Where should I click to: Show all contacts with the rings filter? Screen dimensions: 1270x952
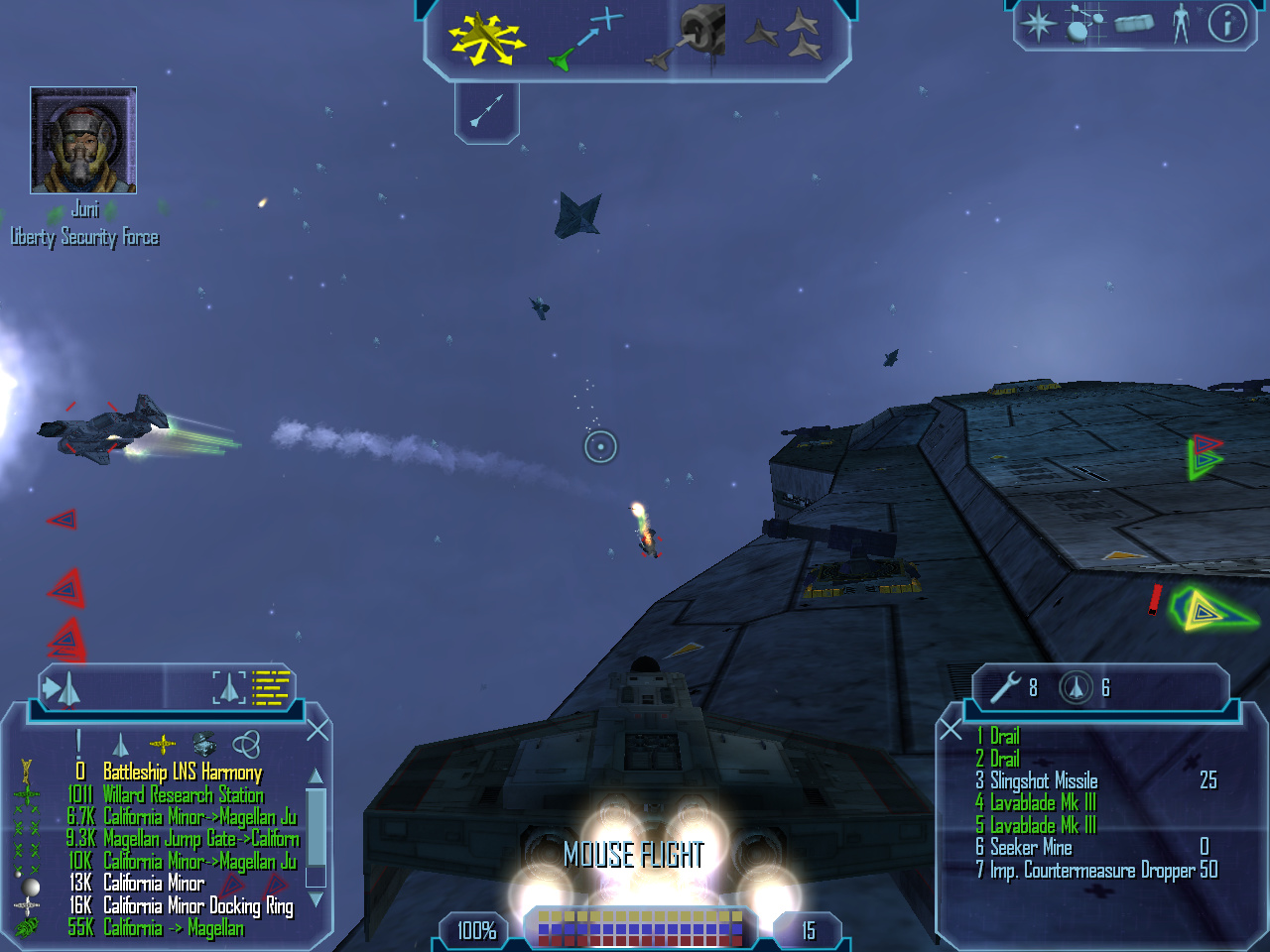(246, 744)
